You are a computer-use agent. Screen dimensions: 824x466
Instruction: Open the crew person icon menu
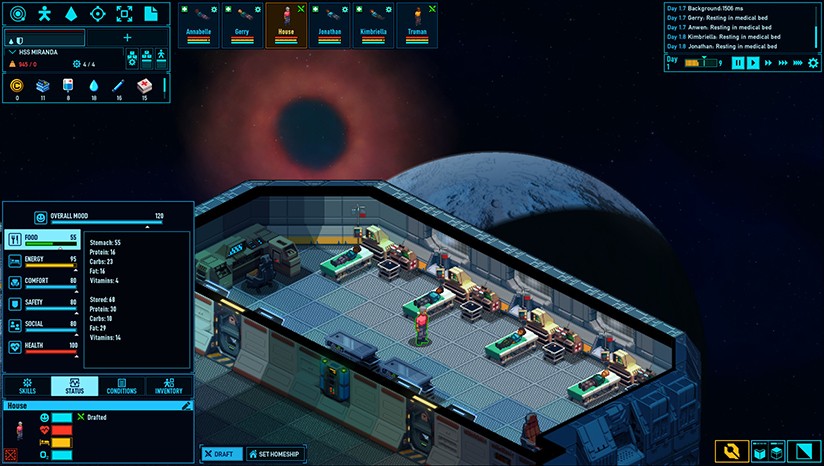pos(43,14)
